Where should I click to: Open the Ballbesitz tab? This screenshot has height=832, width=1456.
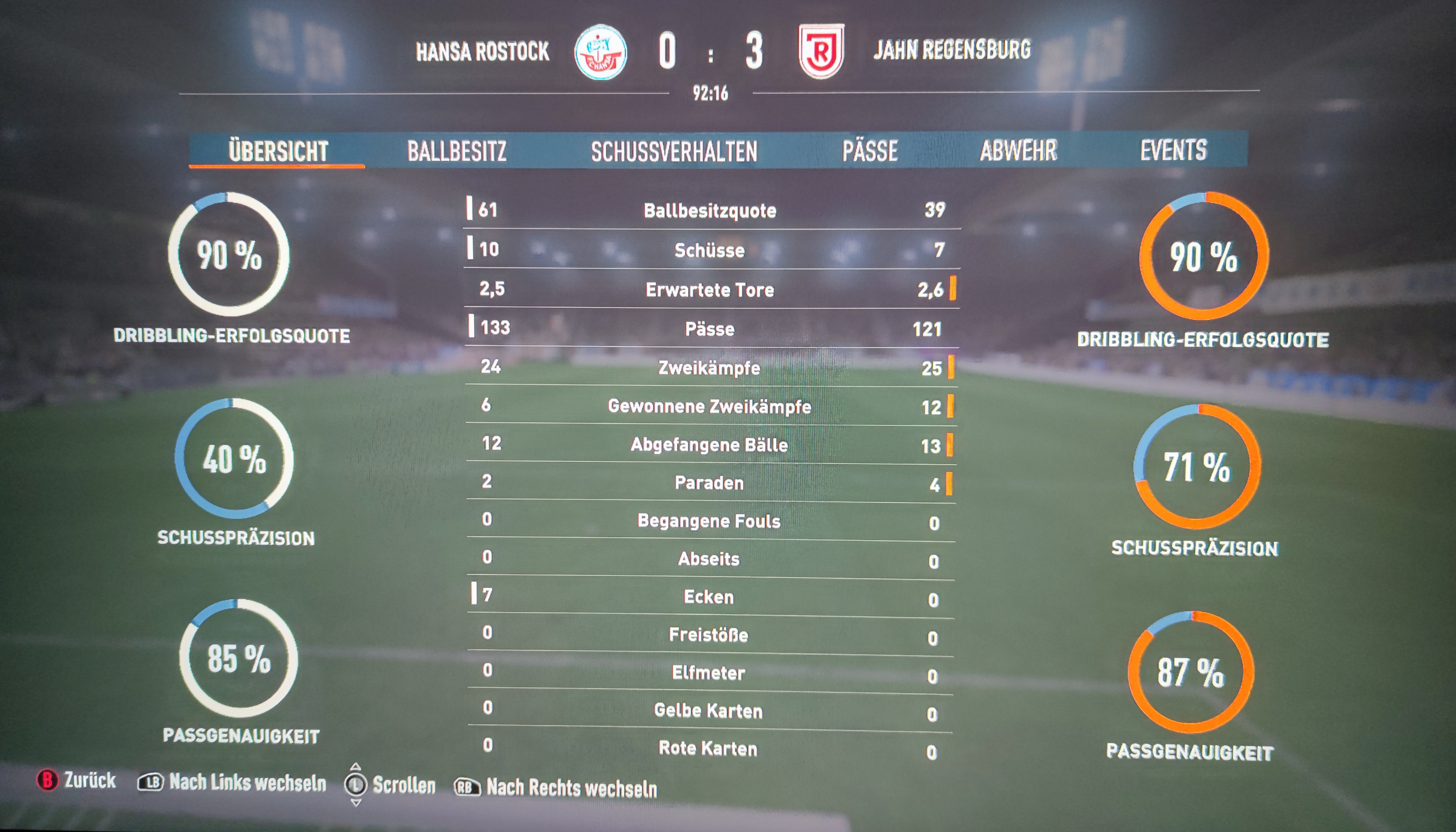click(456, 151)
